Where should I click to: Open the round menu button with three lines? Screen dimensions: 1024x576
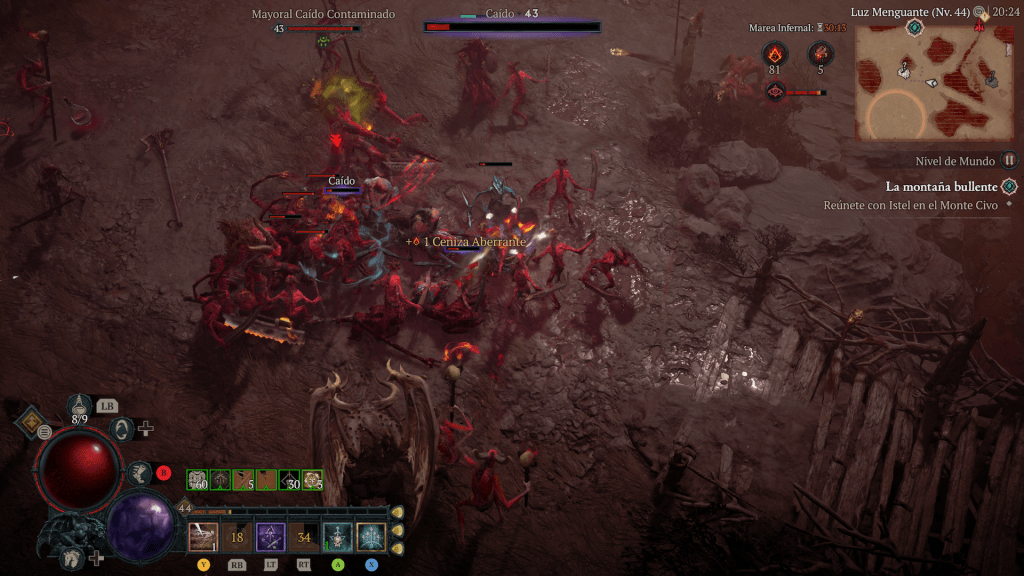[x=45, y=432]
